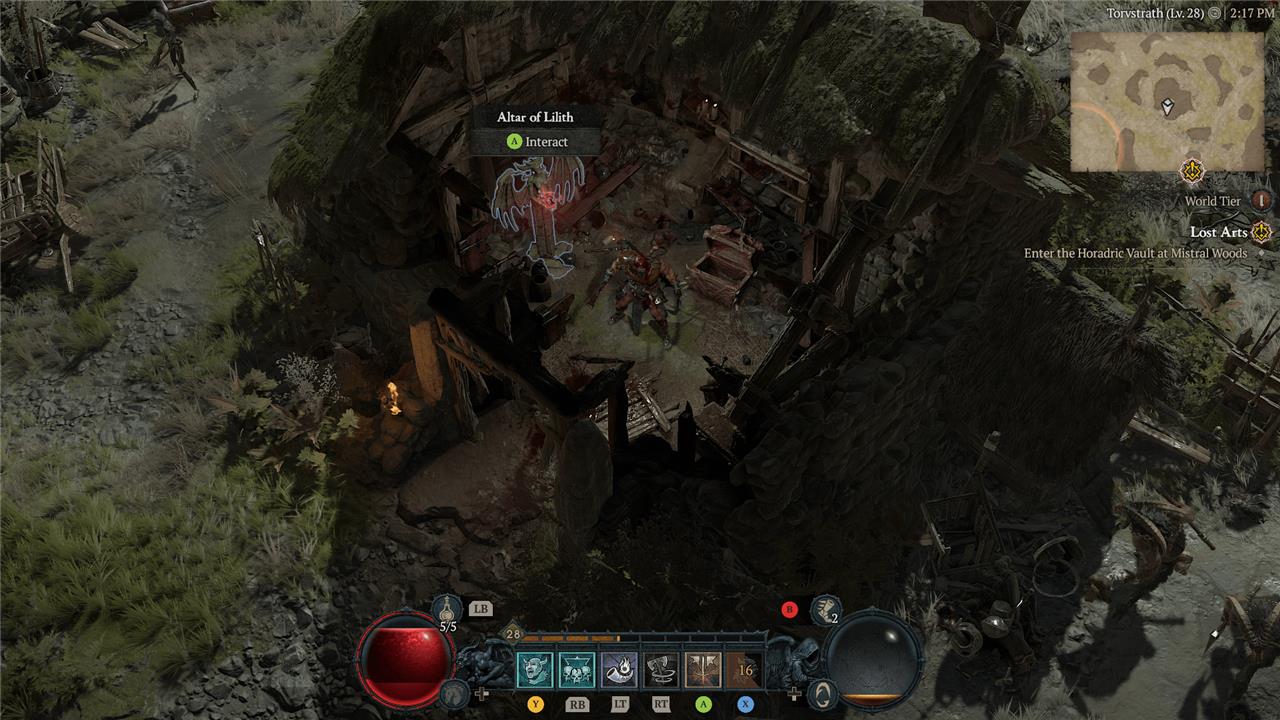The width and height of the screenshot is (1280, 720).
Task: Trigger the flaming war horn skill
Action: pos(619,670)
